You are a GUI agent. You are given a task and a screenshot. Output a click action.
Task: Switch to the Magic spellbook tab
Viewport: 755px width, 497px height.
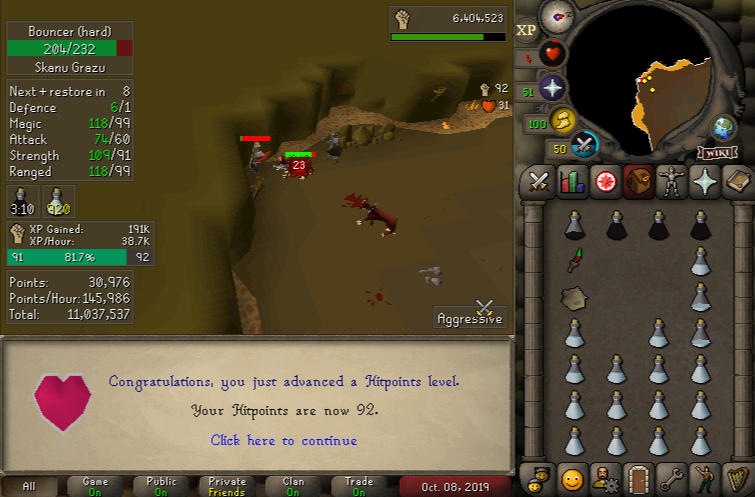click(737, 181)
